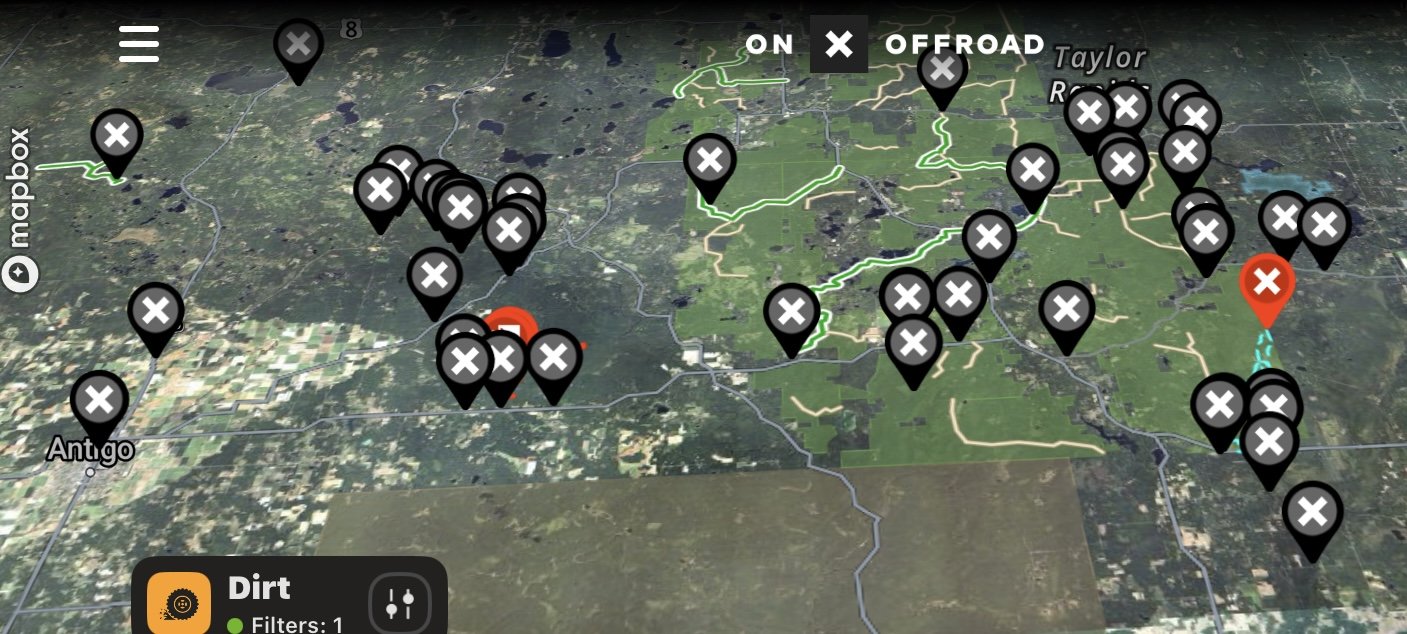1407x634 pixels.
Task: Select the map marker above the Antigo label
Action: point(99,402)
